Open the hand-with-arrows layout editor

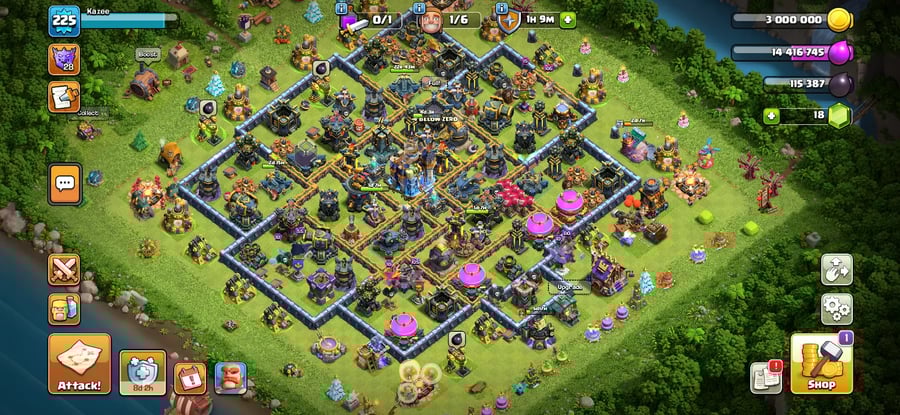[x=837, y=269]
